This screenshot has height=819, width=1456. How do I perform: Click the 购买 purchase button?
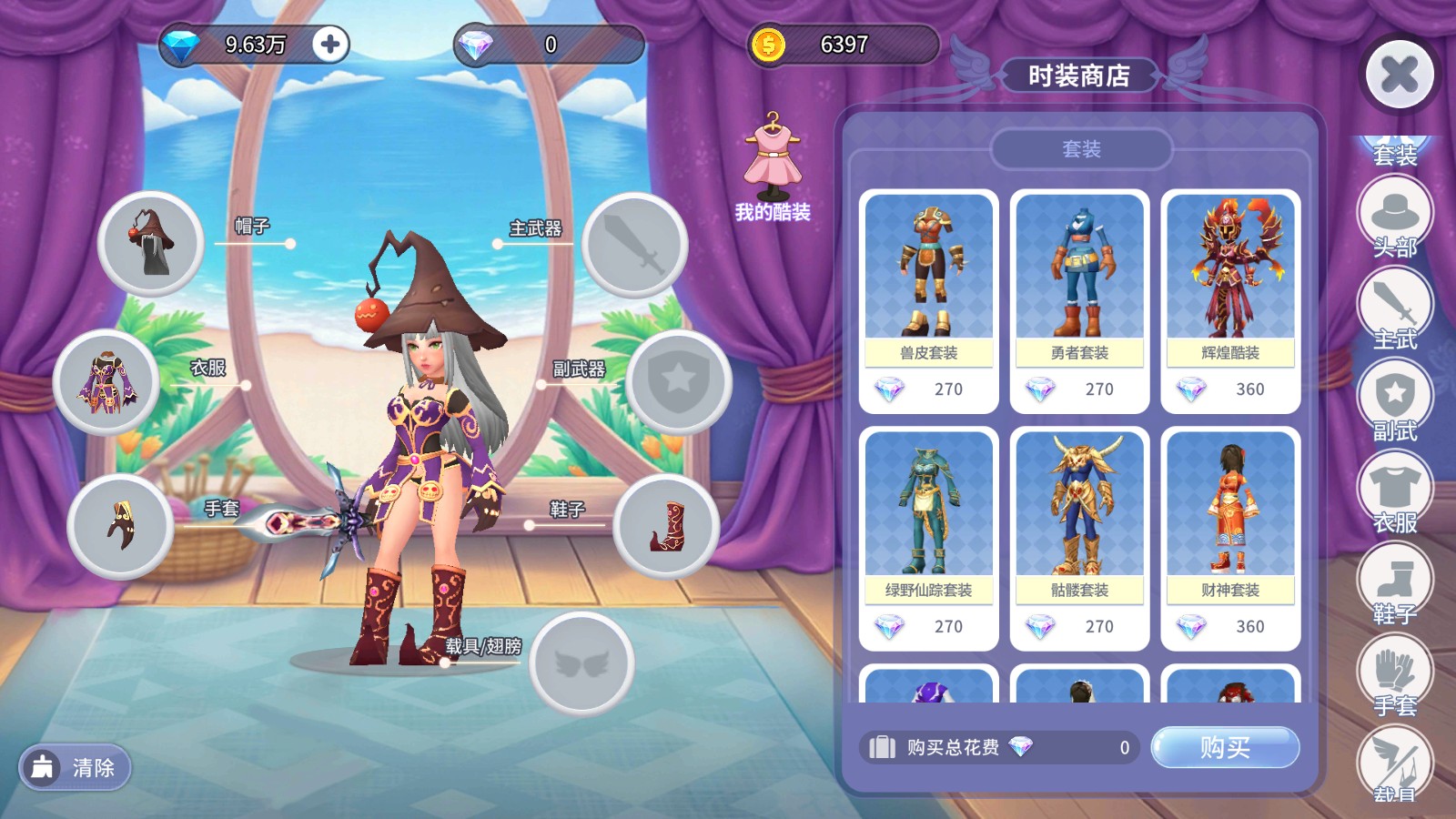click(x=1225, y=747)
